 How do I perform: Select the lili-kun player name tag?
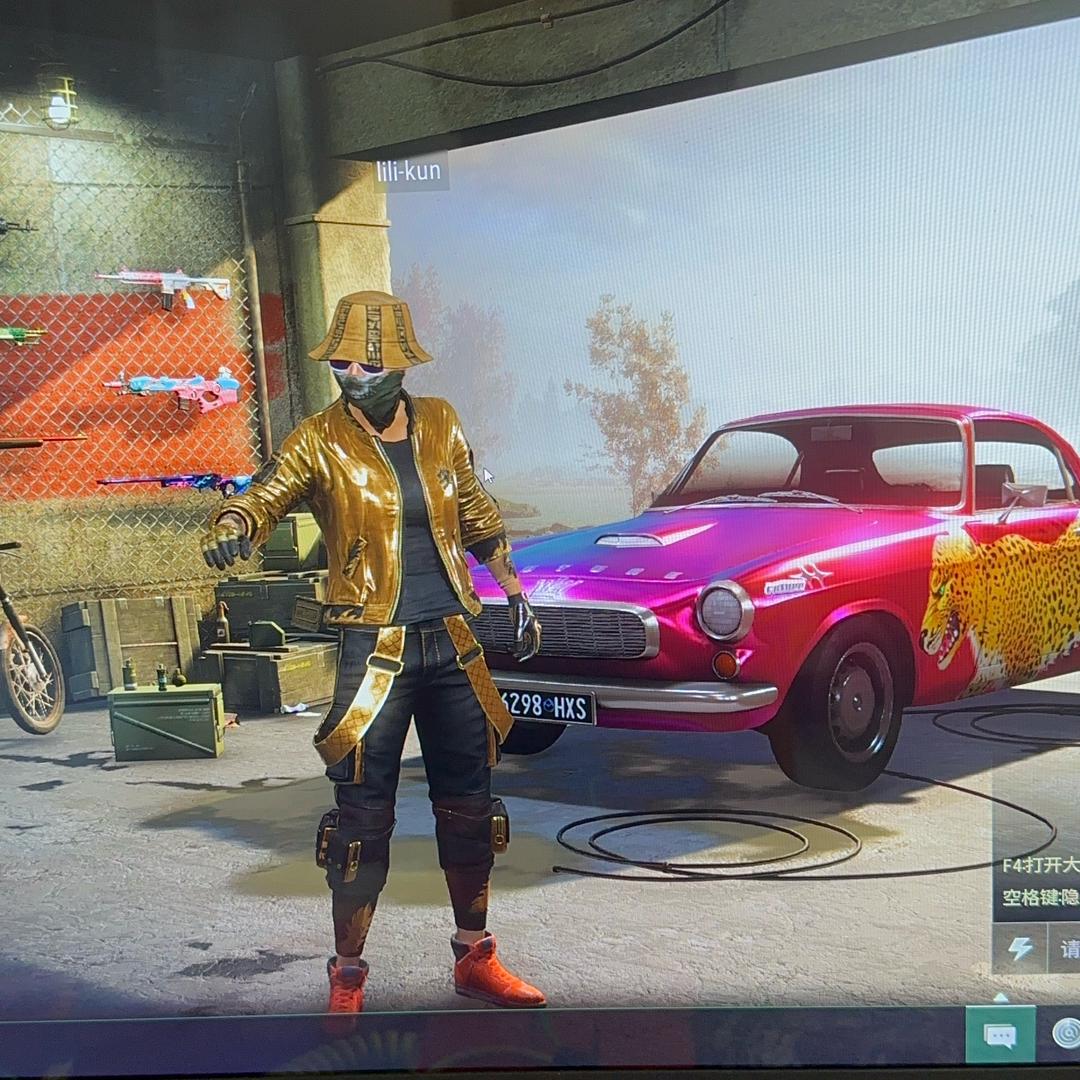click(x=411, y=172)
